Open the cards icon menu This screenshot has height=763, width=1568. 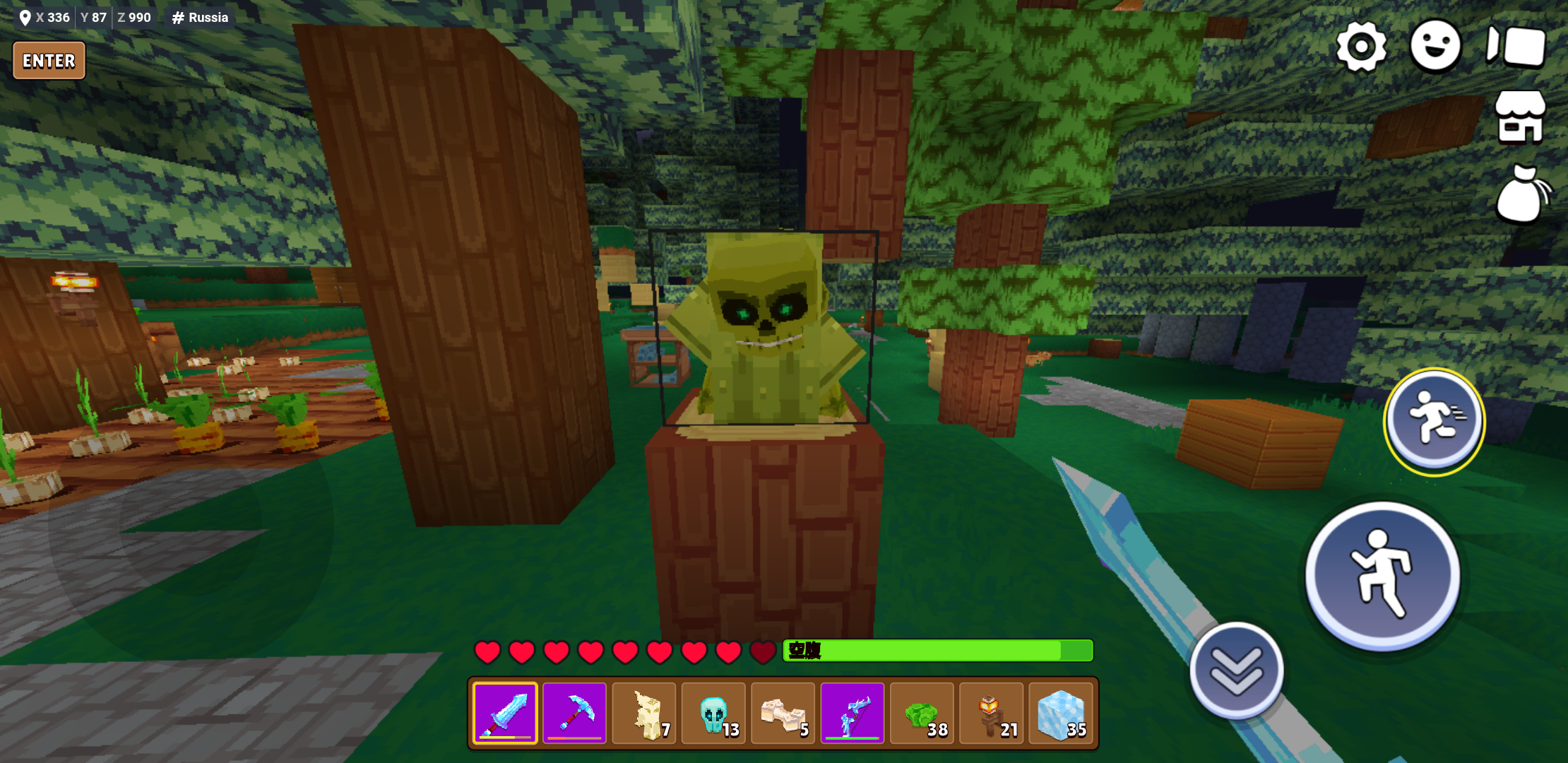[1516, 47]
